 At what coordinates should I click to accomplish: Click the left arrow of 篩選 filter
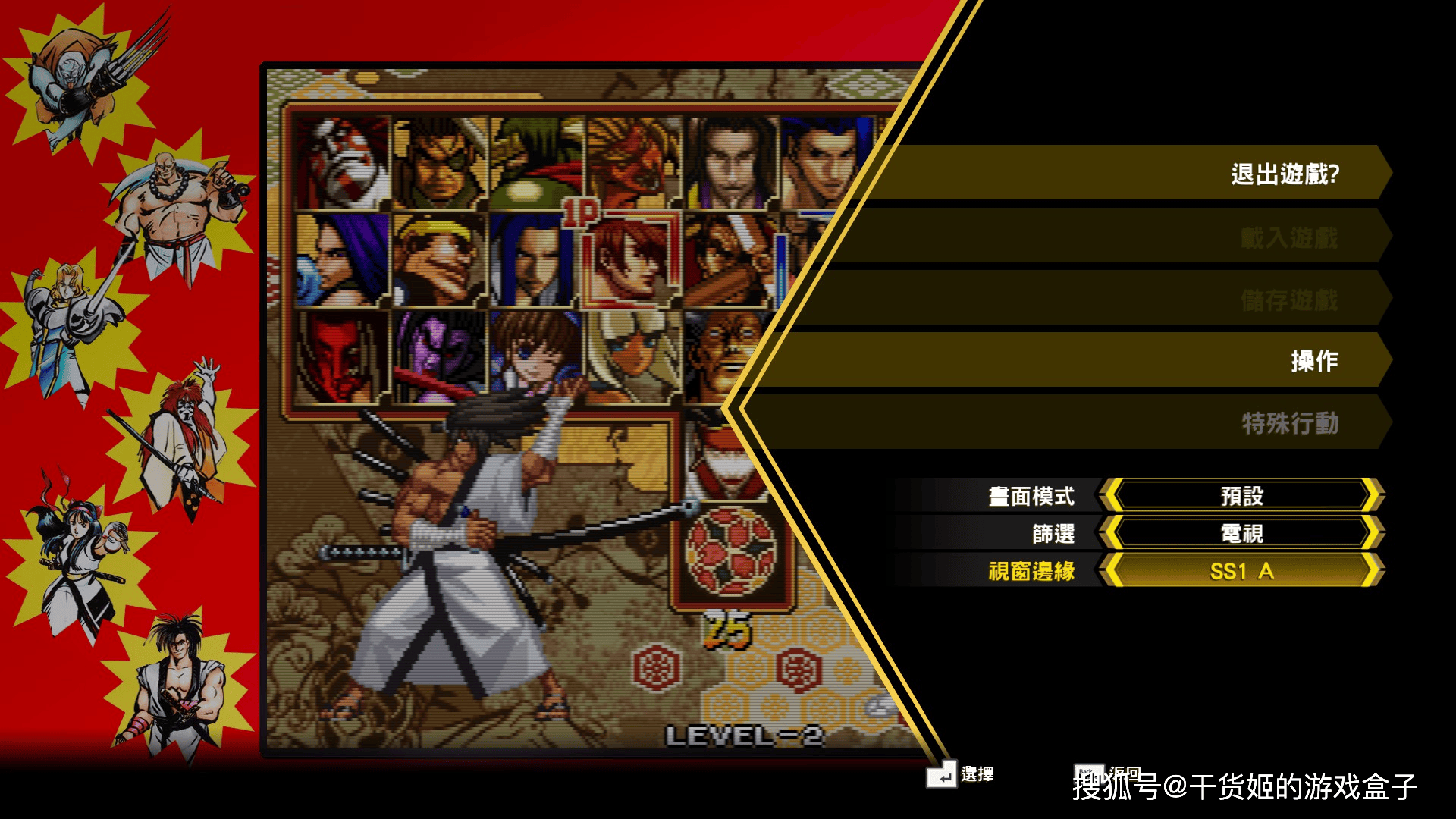tap(1112, 533)
